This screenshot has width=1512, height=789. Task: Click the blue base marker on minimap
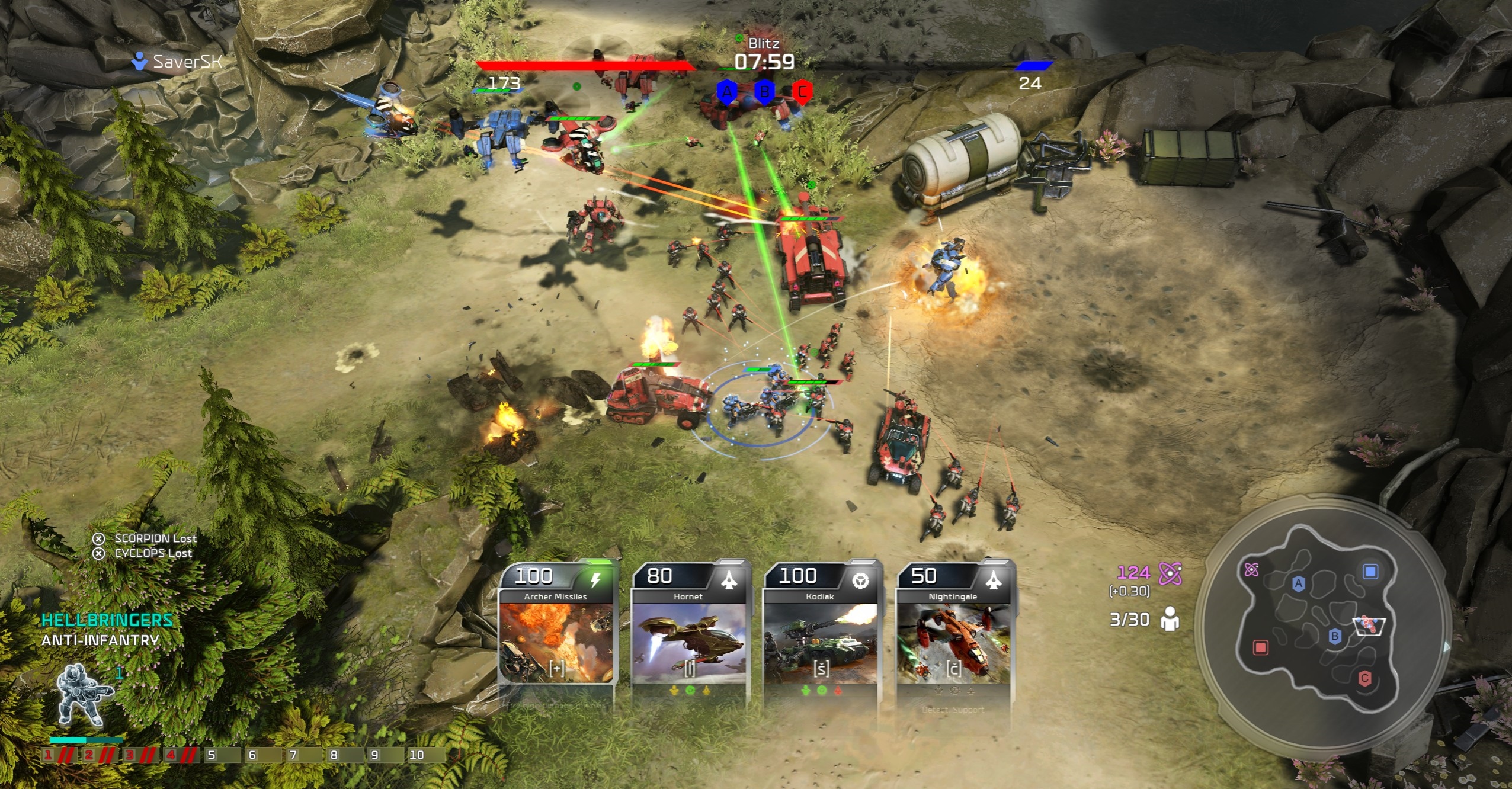point(1370,571)
